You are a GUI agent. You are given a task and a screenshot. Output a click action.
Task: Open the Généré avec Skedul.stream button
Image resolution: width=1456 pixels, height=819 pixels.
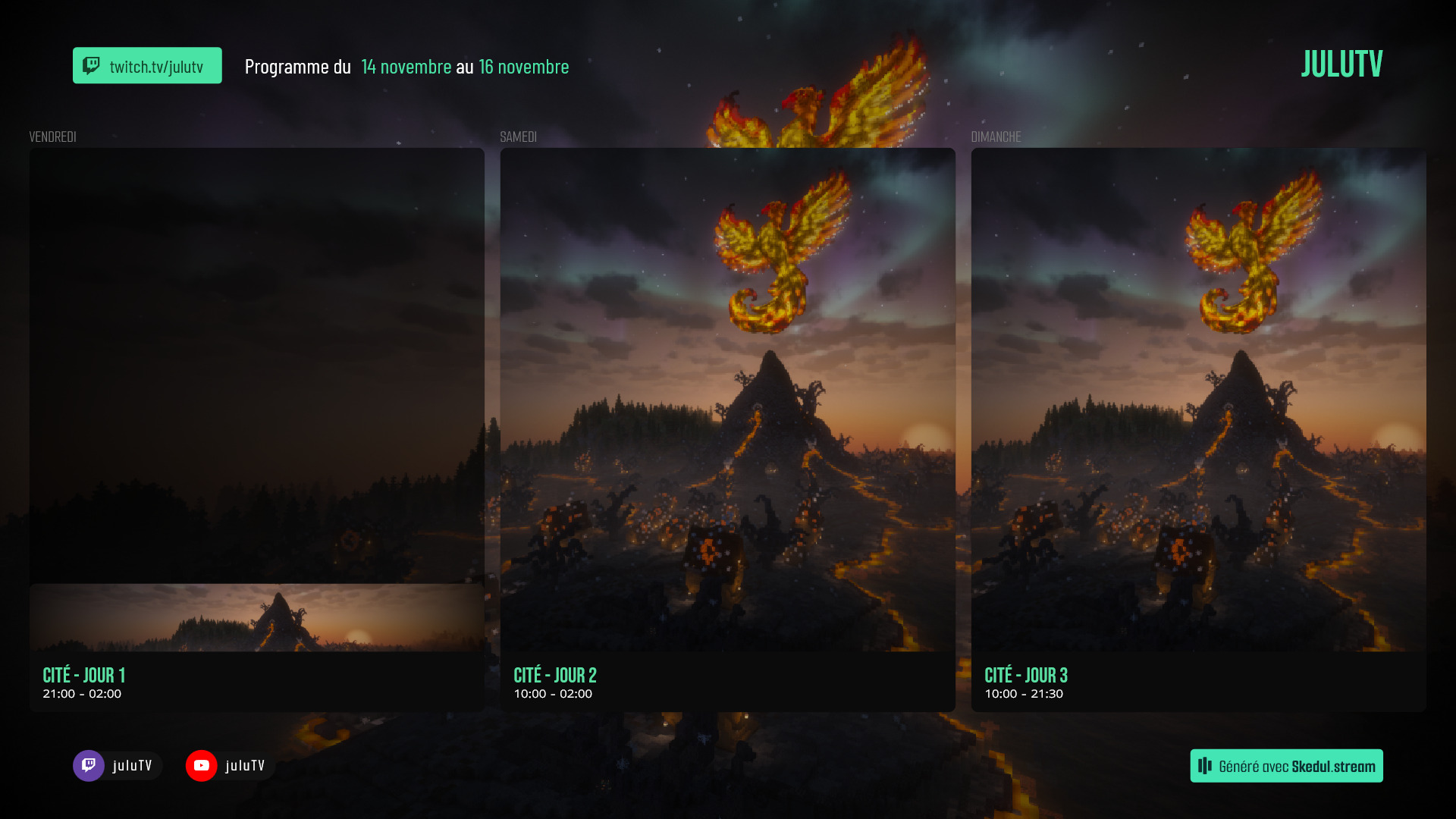(1286, 766)
